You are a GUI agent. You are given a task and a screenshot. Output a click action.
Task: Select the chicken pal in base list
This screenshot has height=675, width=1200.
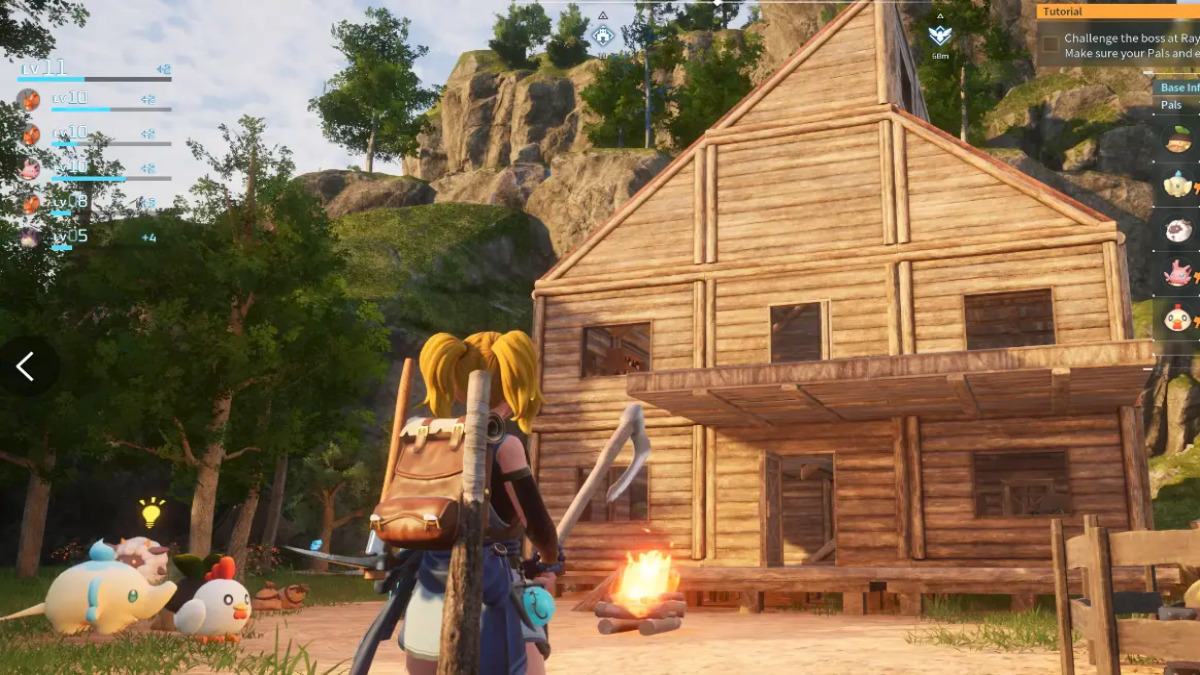(x=1178, y=318)
